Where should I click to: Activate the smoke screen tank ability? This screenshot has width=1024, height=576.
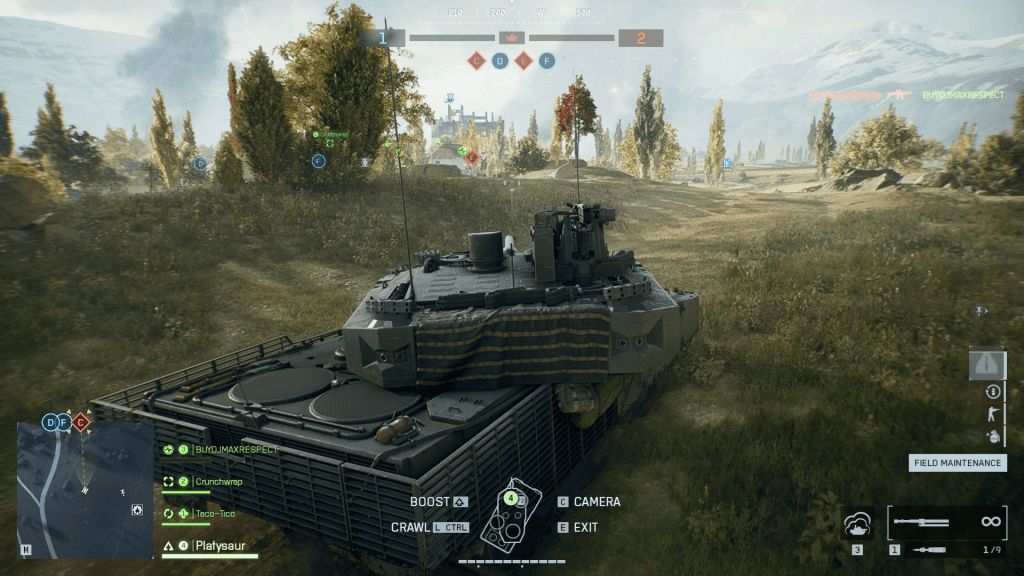(x=858, y=523)
